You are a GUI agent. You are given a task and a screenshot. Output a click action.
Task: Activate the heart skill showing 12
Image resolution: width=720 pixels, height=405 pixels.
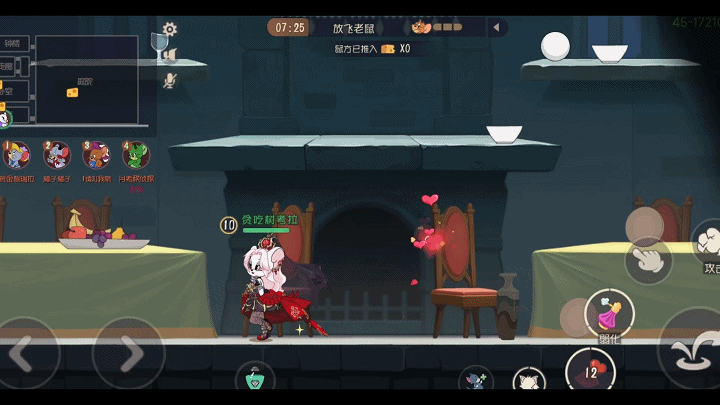pos(590,373)
